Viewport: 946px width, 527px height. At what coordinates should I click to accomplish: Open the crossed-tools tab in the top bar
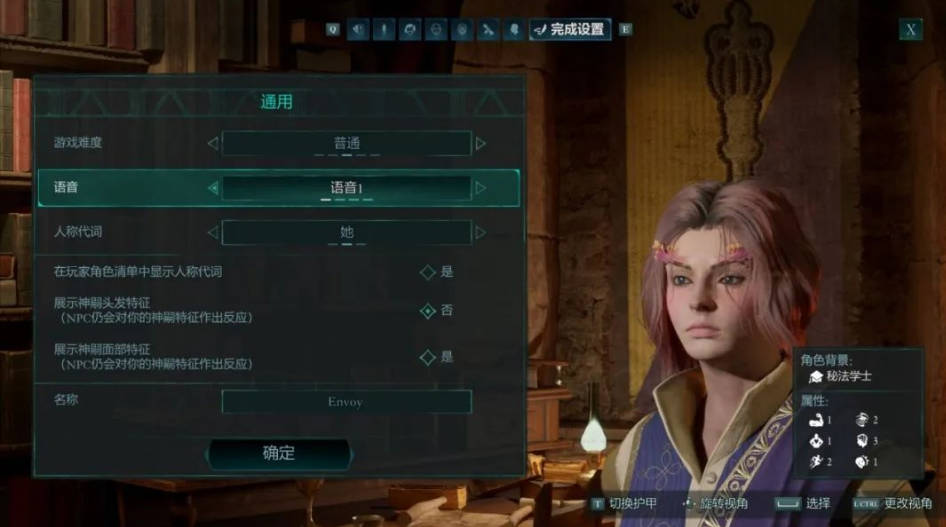(488, 29)
